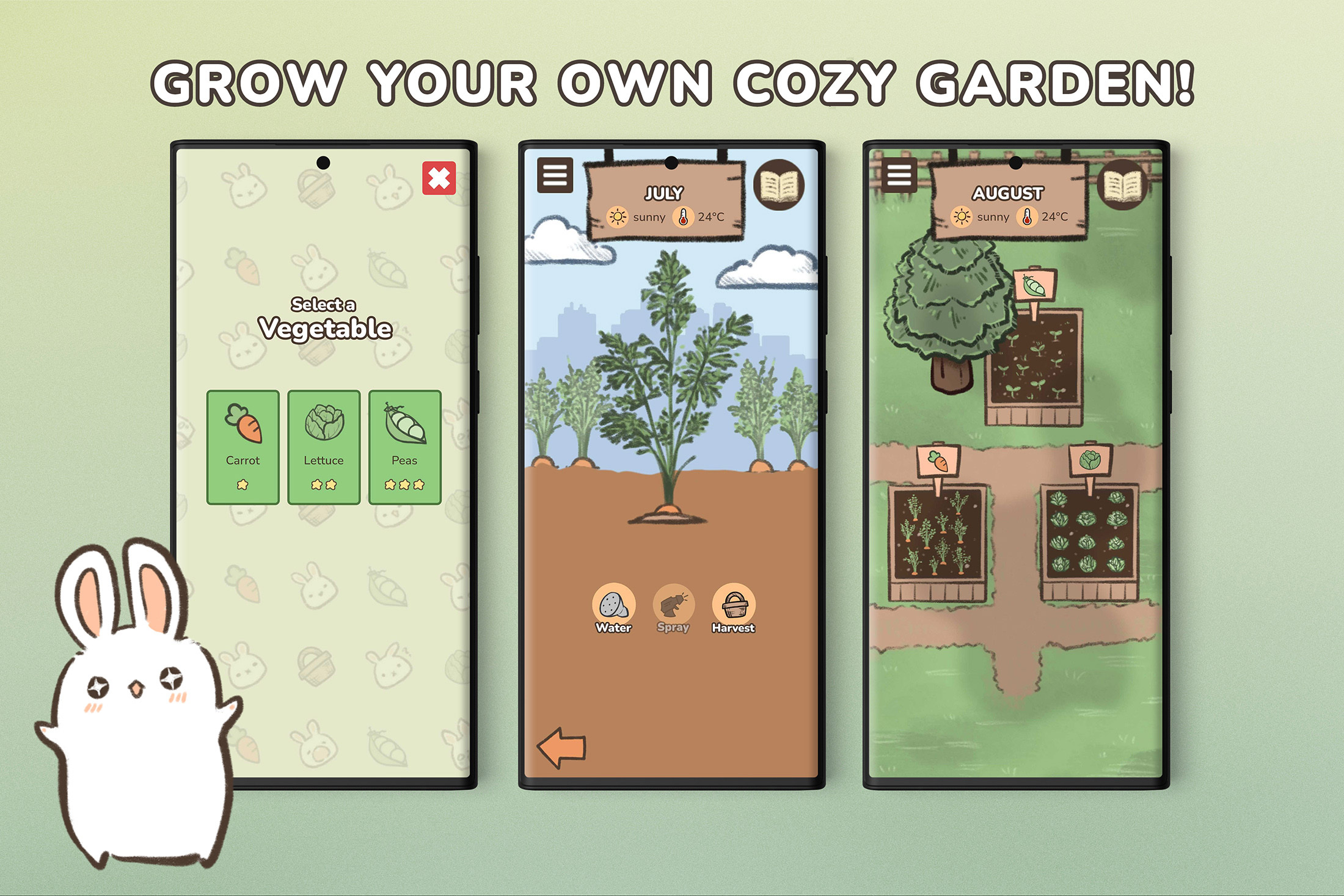Check the star rating on the Peas card

pos(406,484)
